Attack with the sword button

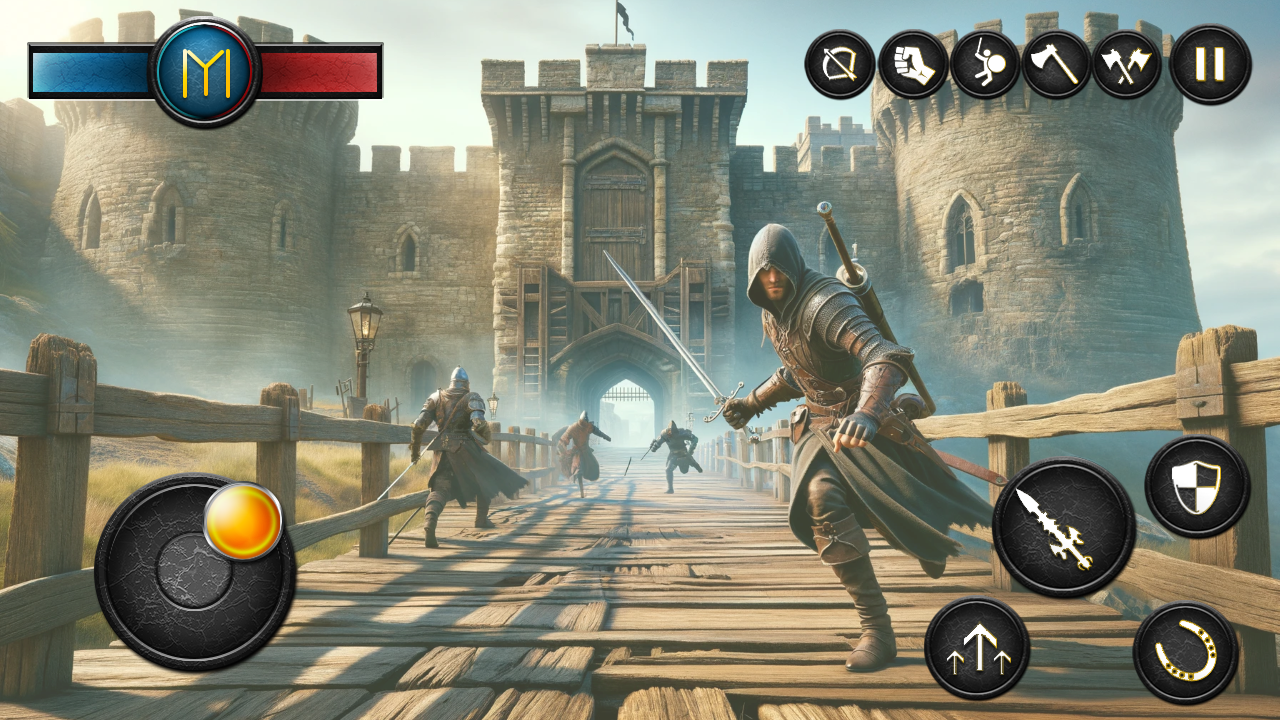(x=1063, y=527)
